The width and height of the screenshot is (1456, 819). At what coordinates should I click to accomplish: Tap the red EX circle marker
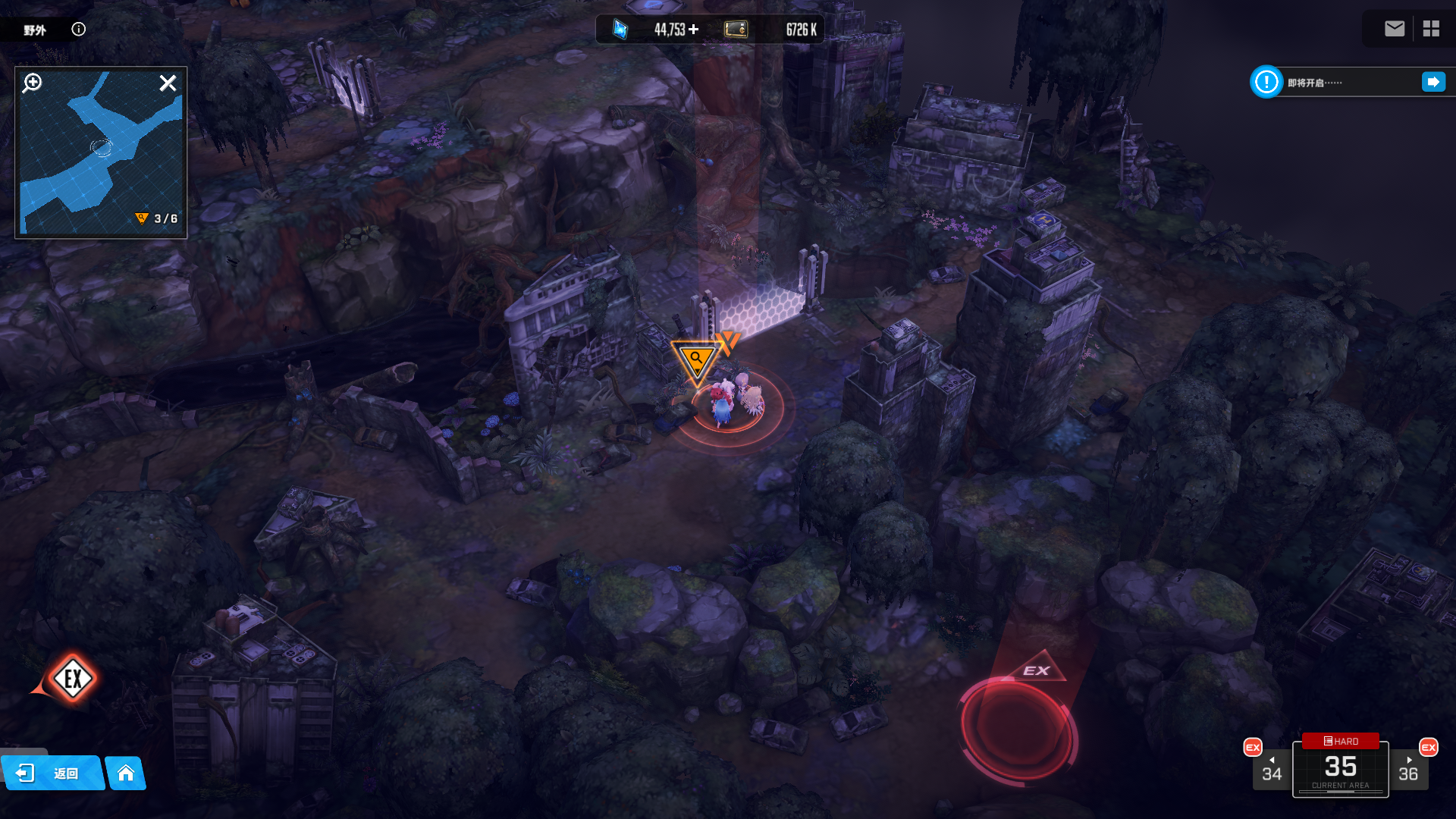1018,726
